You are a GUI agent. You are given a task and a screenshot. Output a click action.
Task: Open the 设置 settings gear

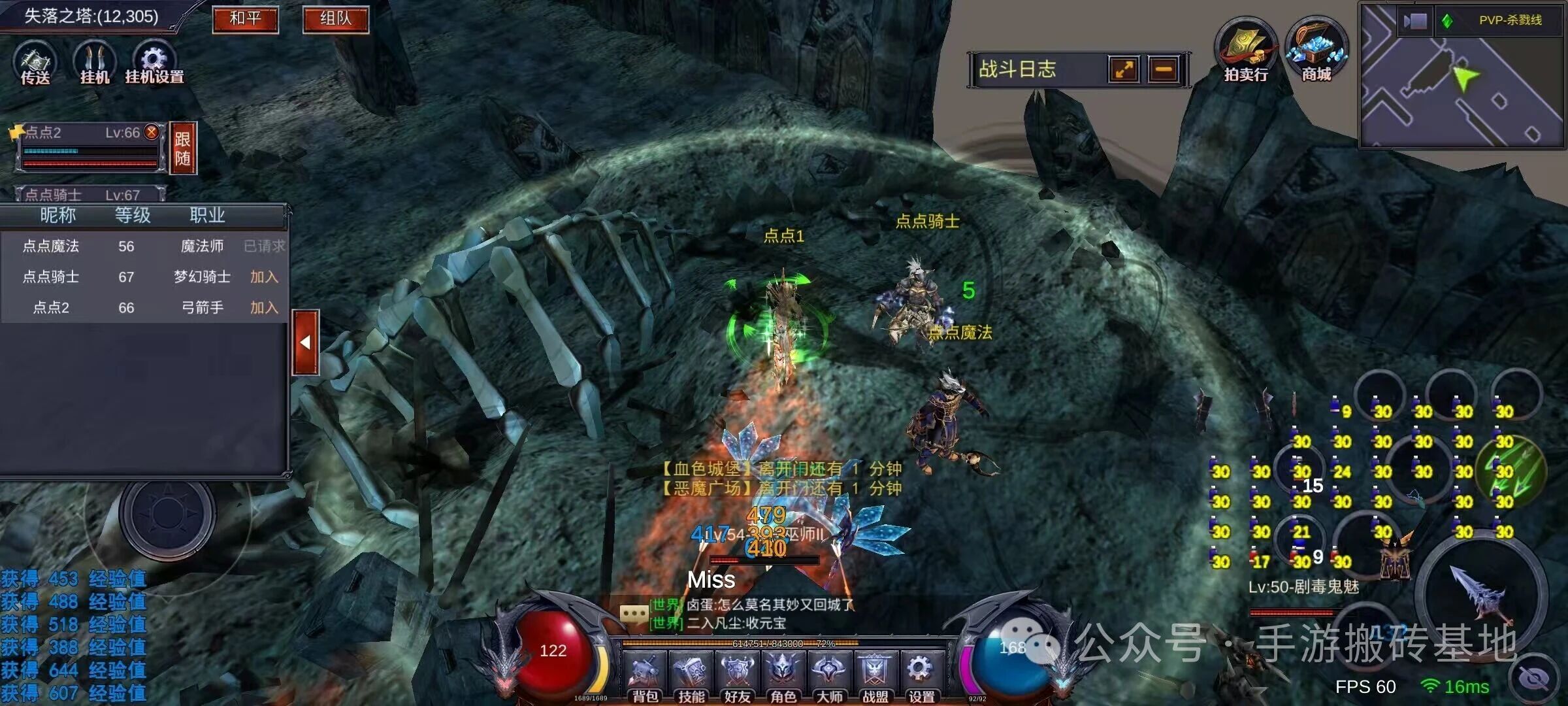(921, 673)
